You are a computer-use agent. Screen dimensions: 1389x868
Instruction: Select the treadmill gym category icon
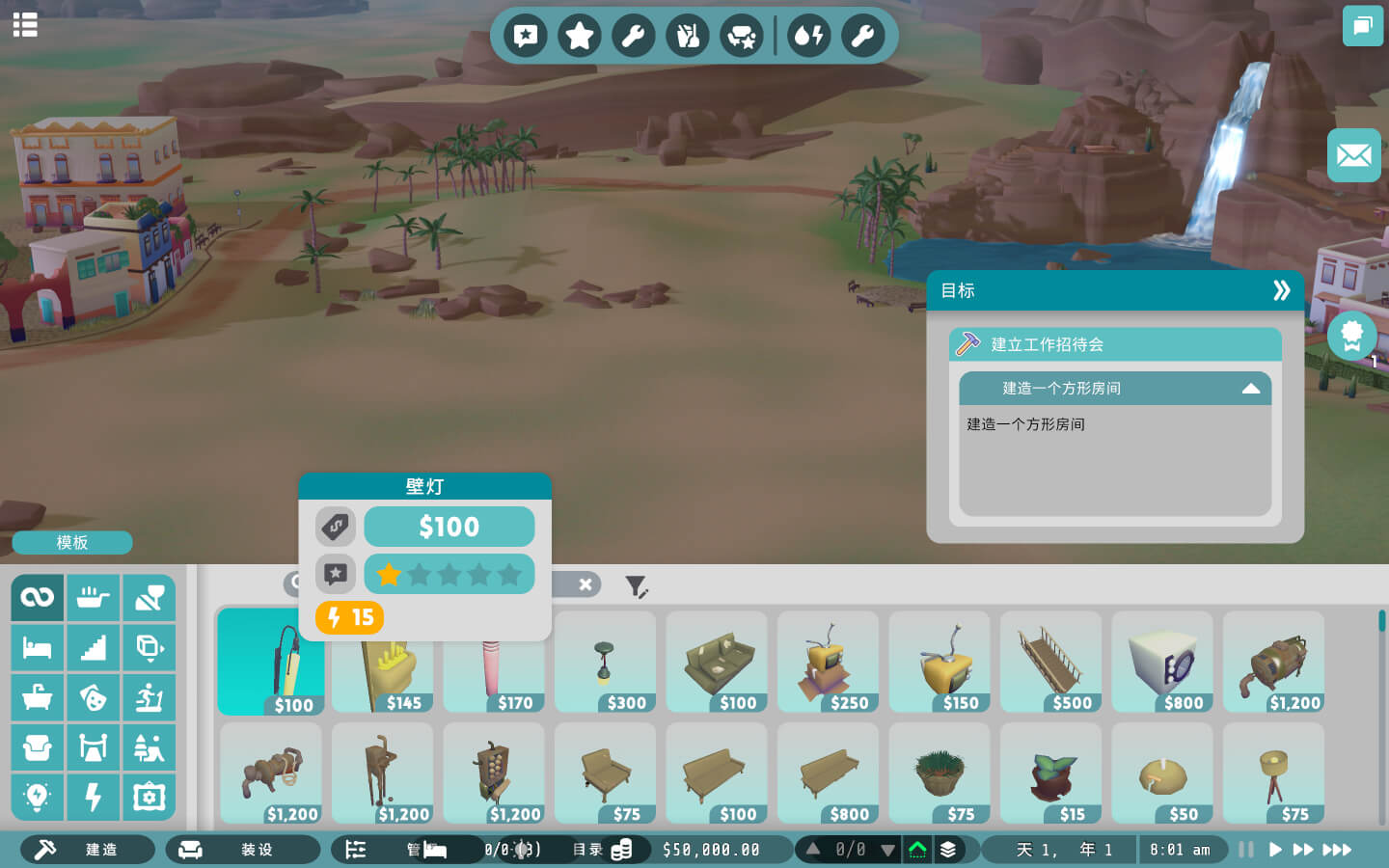150,697
